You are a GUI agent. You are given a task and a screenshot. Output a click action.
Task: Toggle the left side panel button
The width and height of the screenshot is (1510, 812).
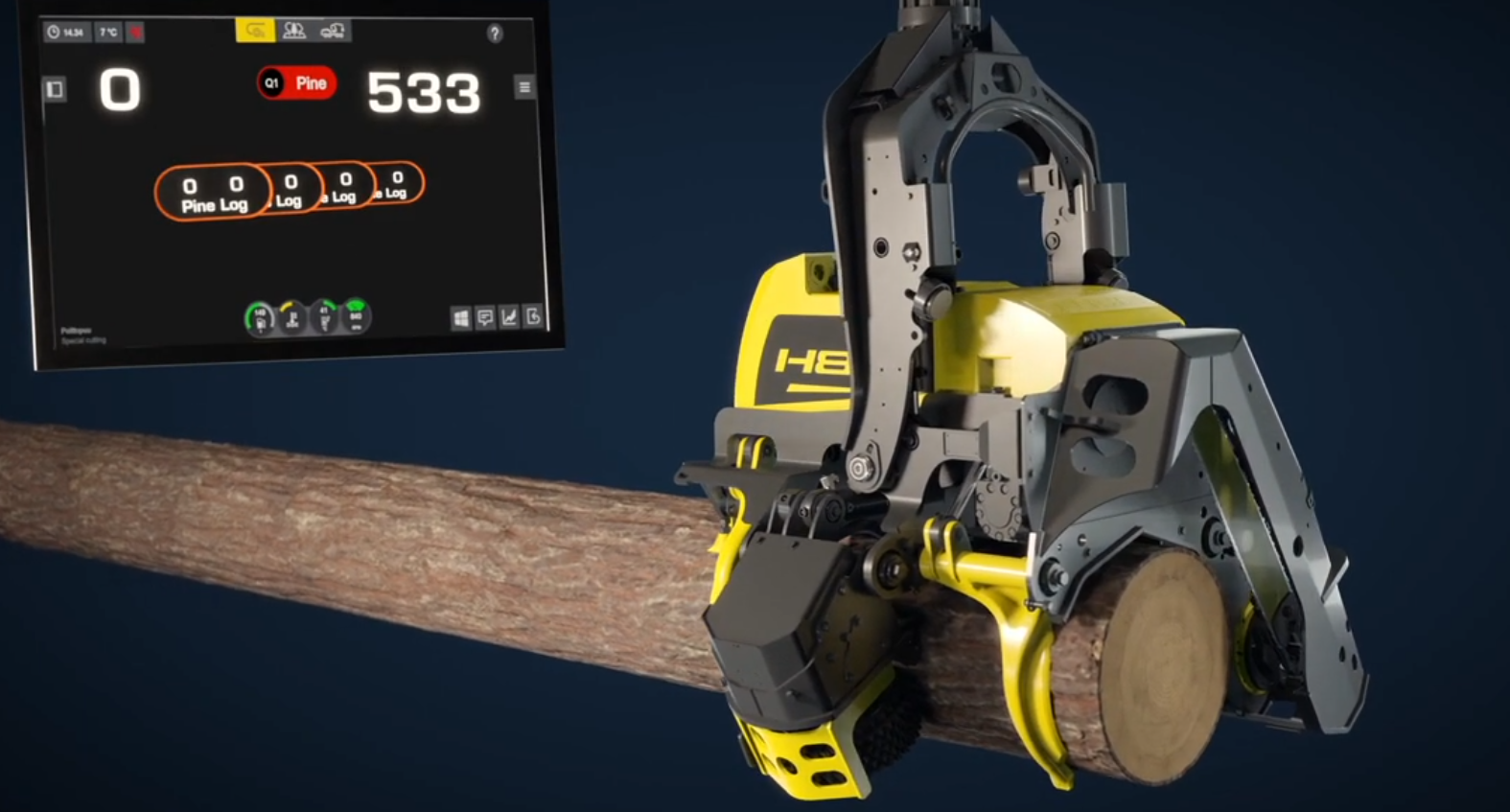[55, 89]
